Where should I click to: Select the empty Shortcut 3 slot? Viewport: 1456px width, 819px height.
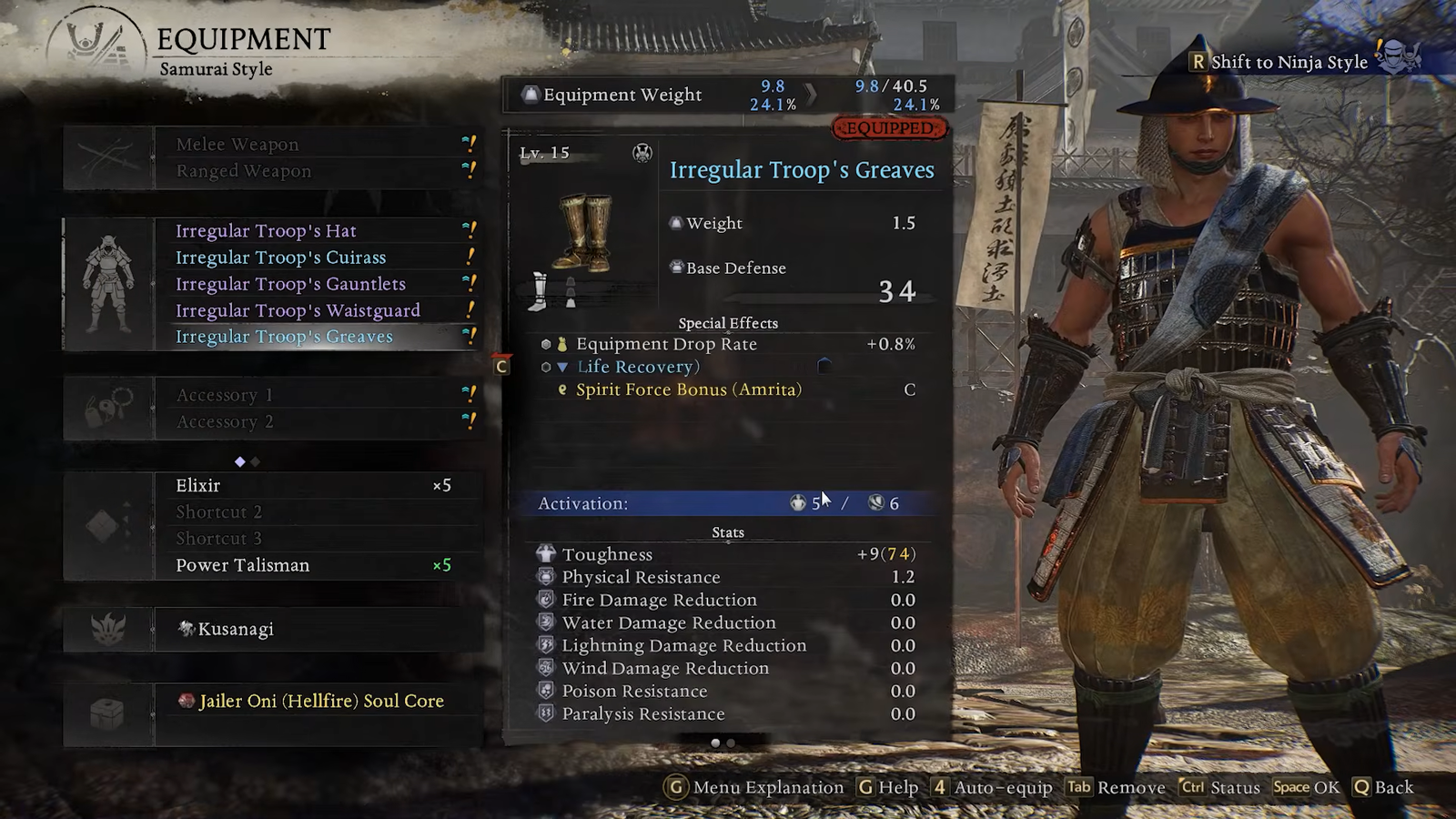coord(218,539)
